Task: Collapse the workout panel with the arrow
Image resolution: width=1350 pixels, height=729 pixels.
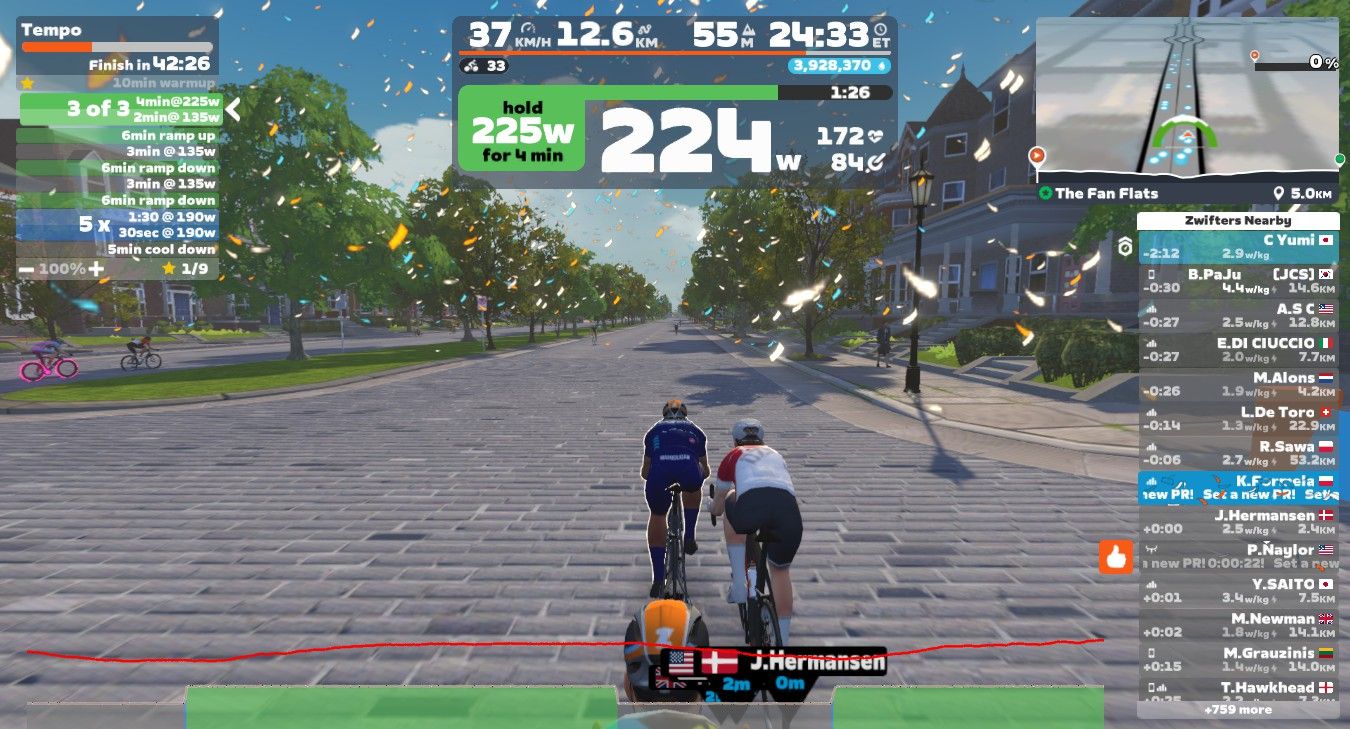Action: (233, 108)
